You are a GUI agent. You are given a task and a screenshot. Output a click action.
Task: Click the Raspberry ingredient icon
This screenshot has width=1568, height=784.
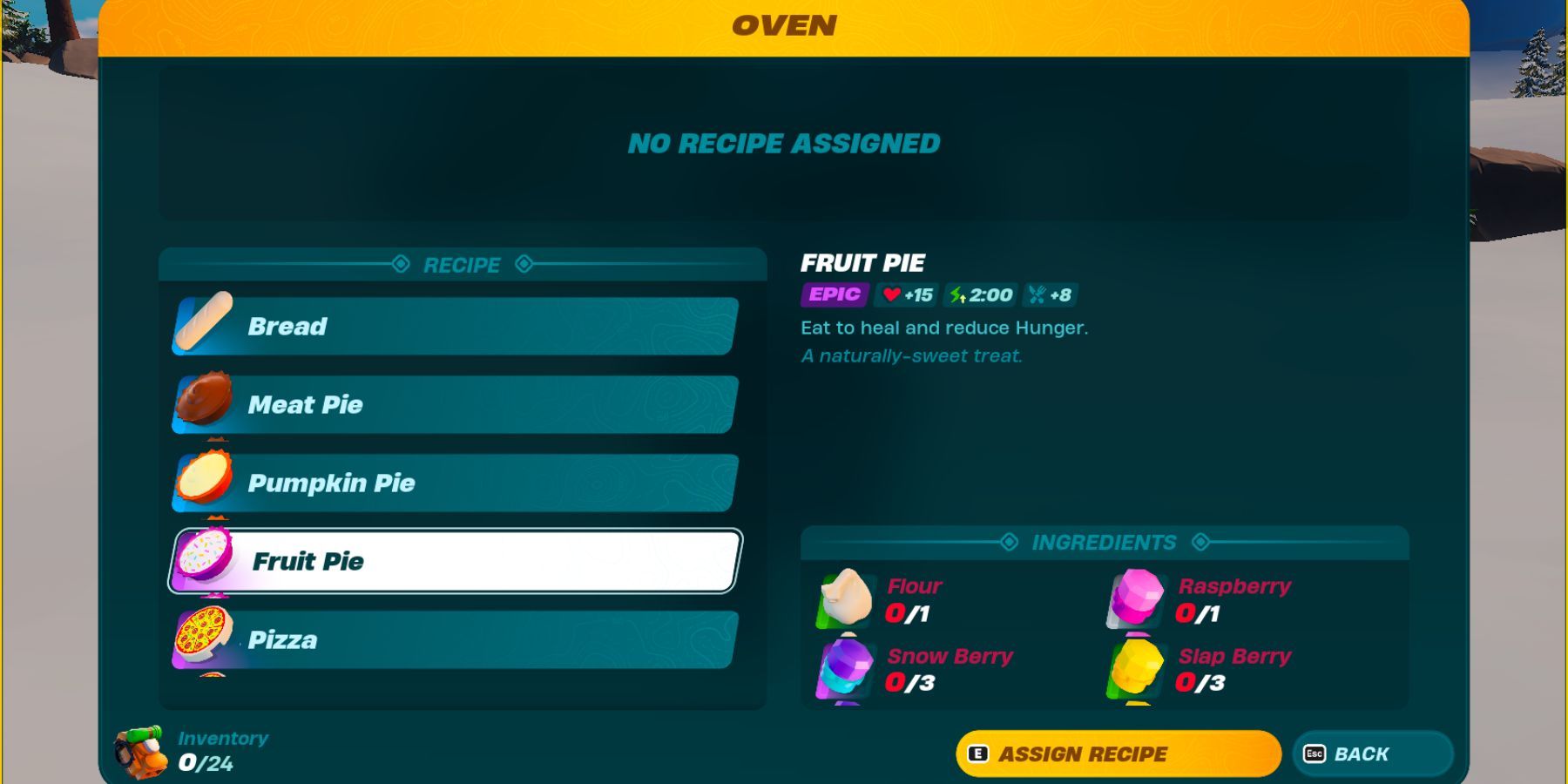[x=1136, y=601]
